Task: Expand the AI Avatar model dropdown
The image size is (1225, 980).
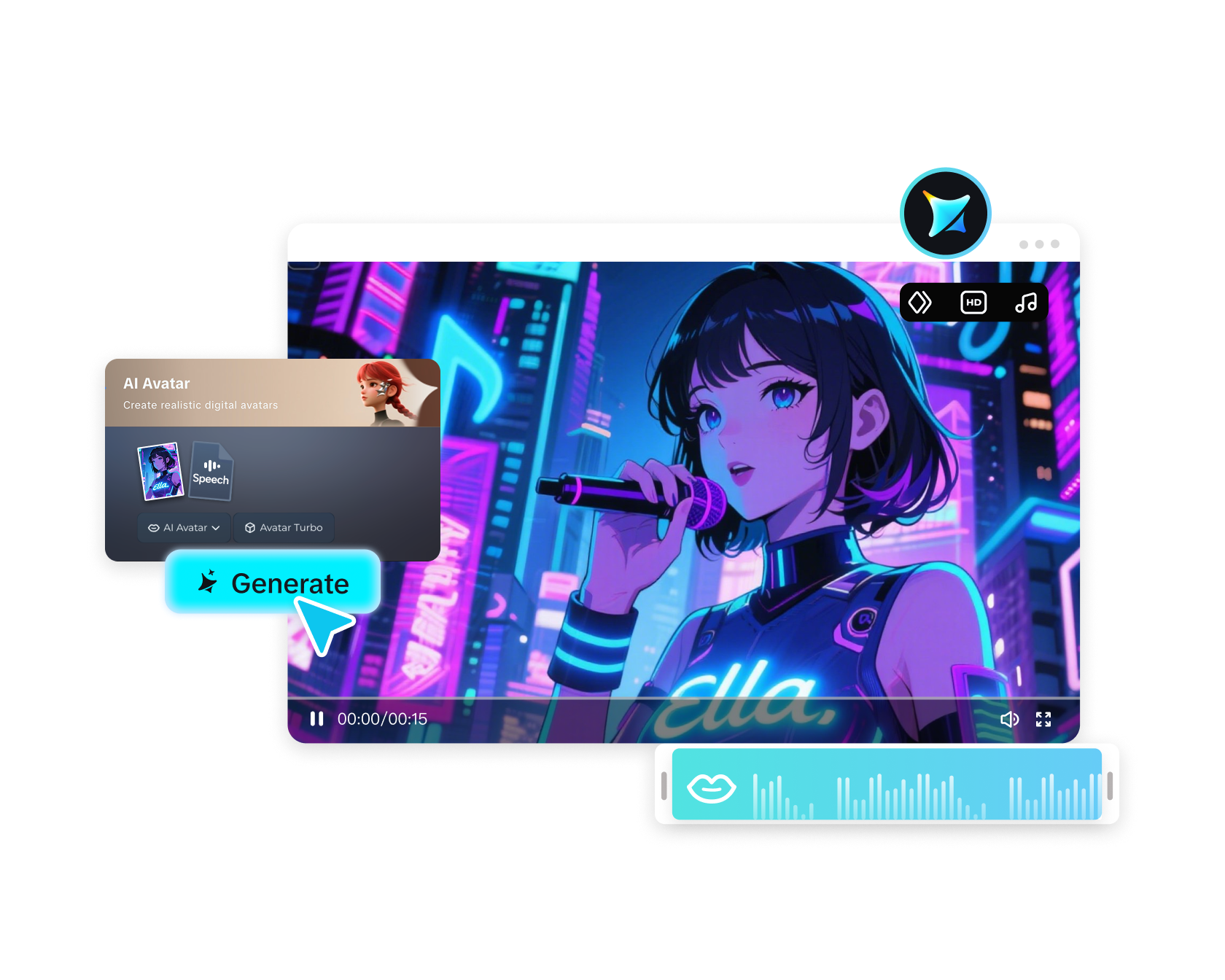Action: pos(217,528)
